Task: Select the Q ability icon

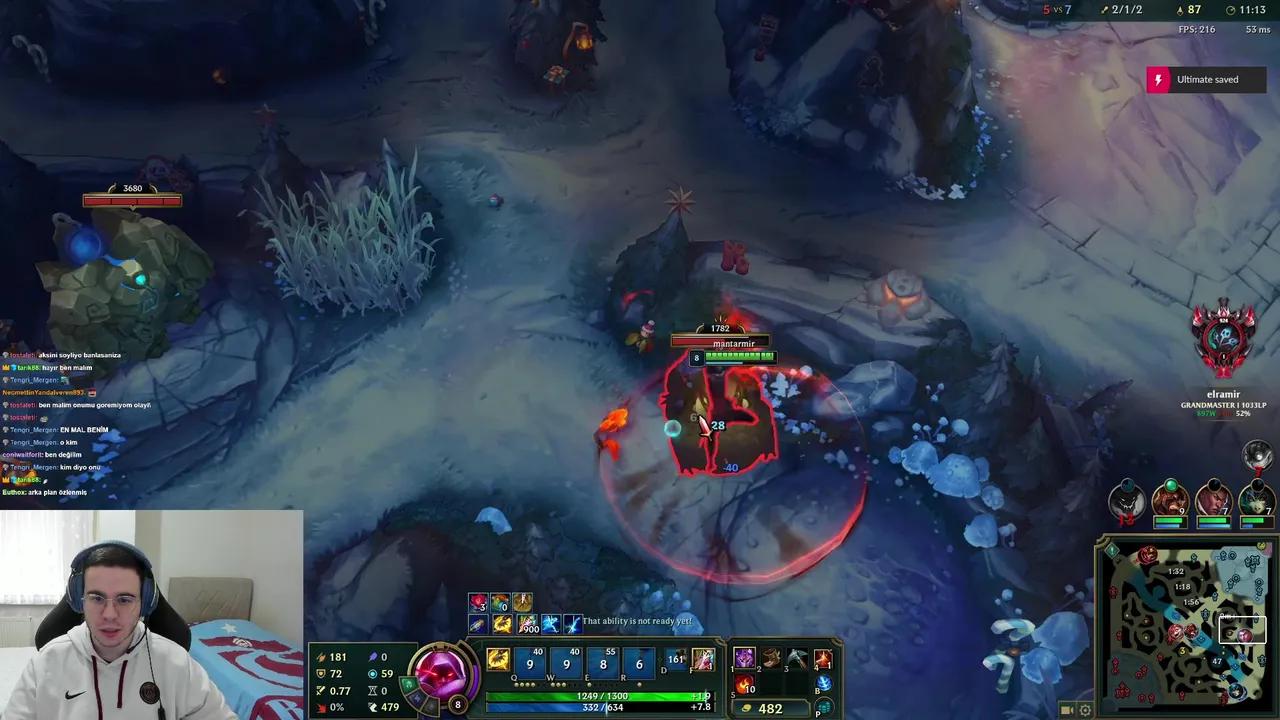Action: (x=529, y=664)
